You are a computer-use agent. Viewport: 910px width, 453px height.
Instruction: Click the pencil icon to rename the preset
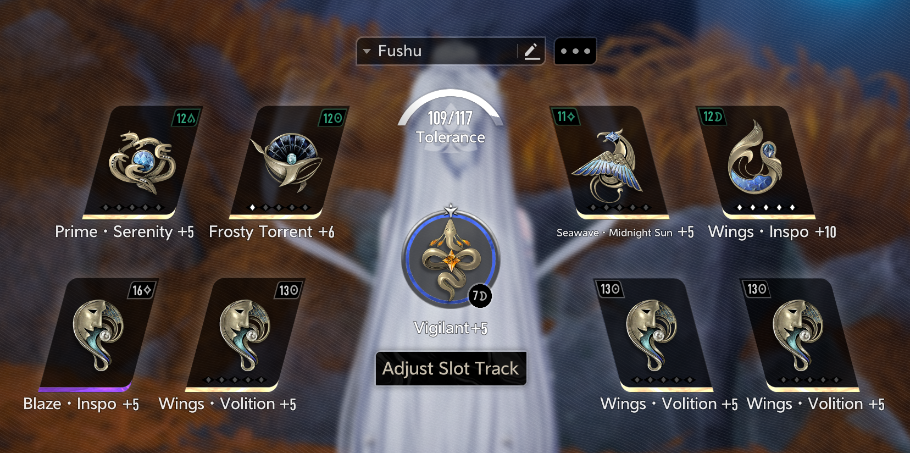531,51
